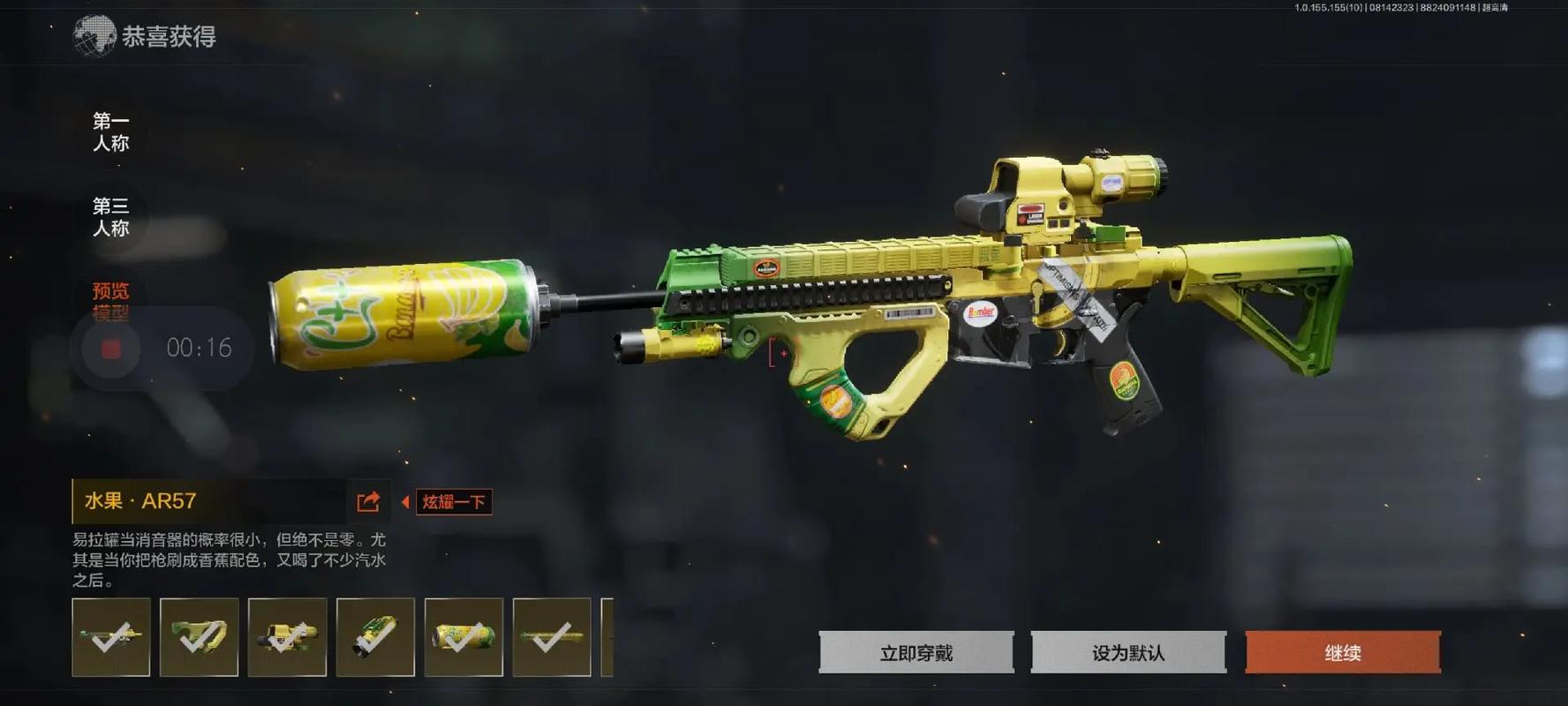This screenshot has width=1568, height=706.
Task: Pick the flashlight attachment thumbnail
Action: point(376,637)
